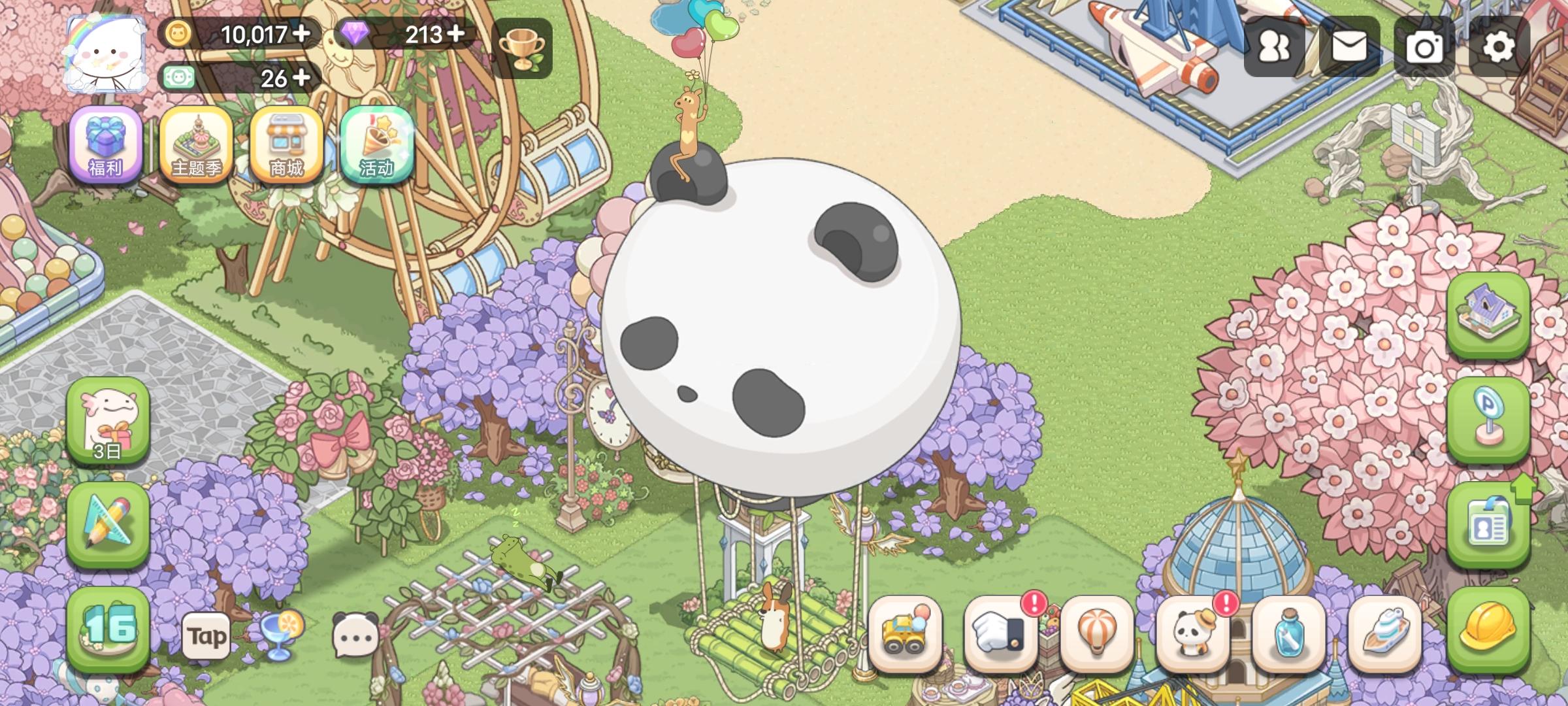
Task: Open the friends list
Action: 1273,47
